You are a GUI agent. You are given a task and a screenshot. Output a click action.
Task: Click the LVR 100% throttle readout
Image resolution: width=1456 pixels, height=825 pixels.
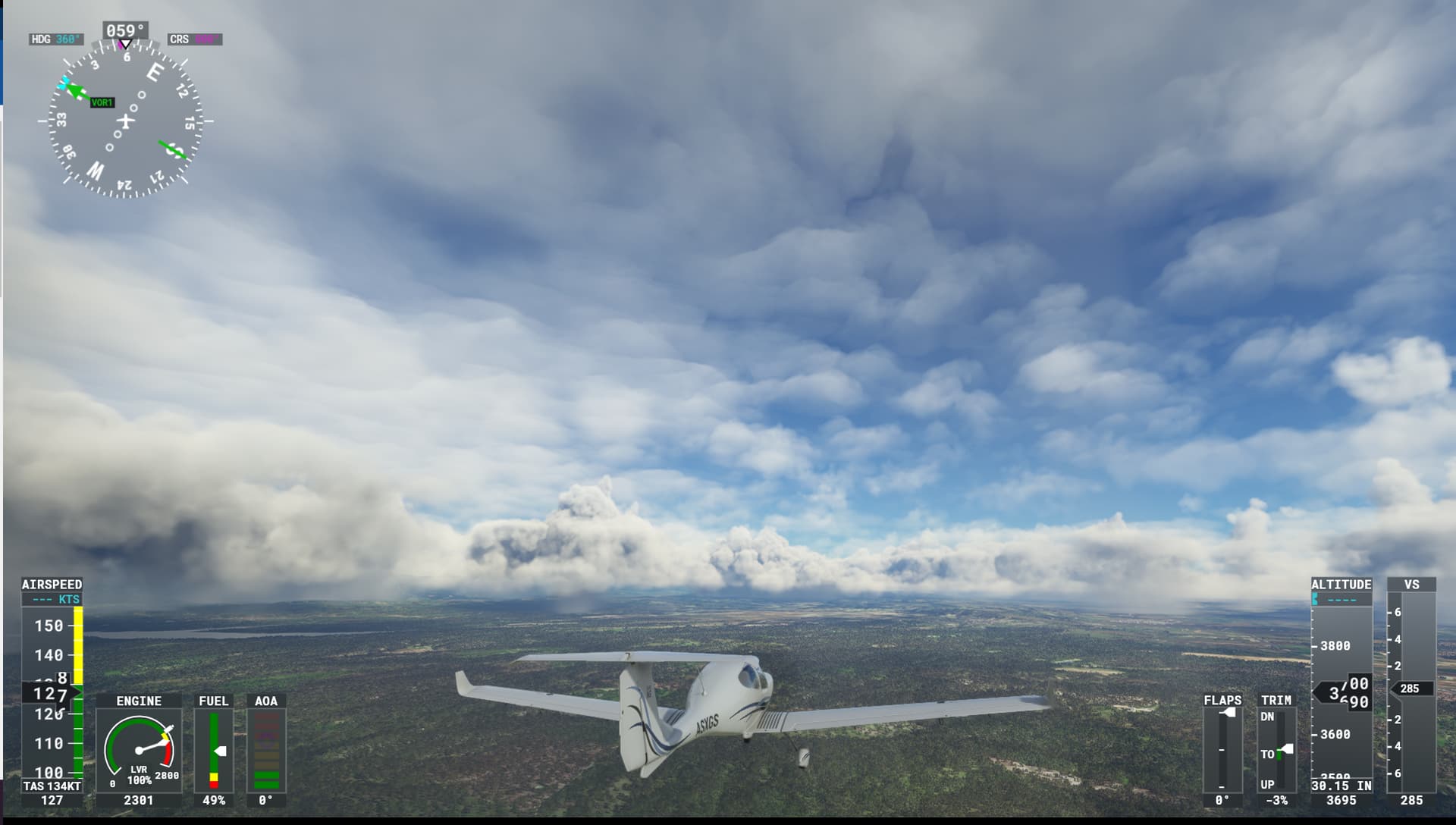(x=140, y=773)
